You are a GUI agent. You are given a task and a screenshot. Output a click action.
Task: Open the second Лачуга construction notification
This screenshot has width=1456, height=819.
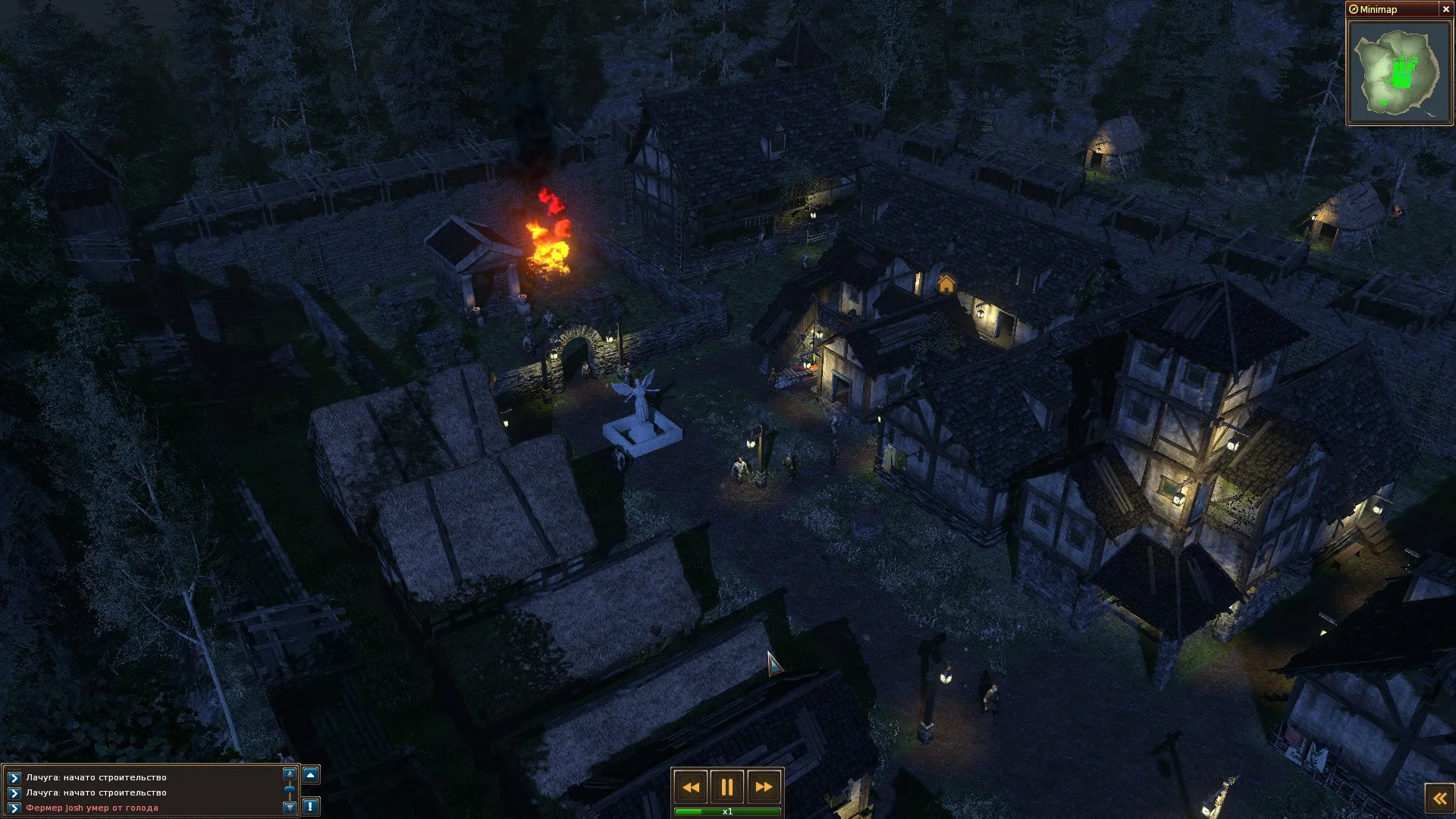95,793
